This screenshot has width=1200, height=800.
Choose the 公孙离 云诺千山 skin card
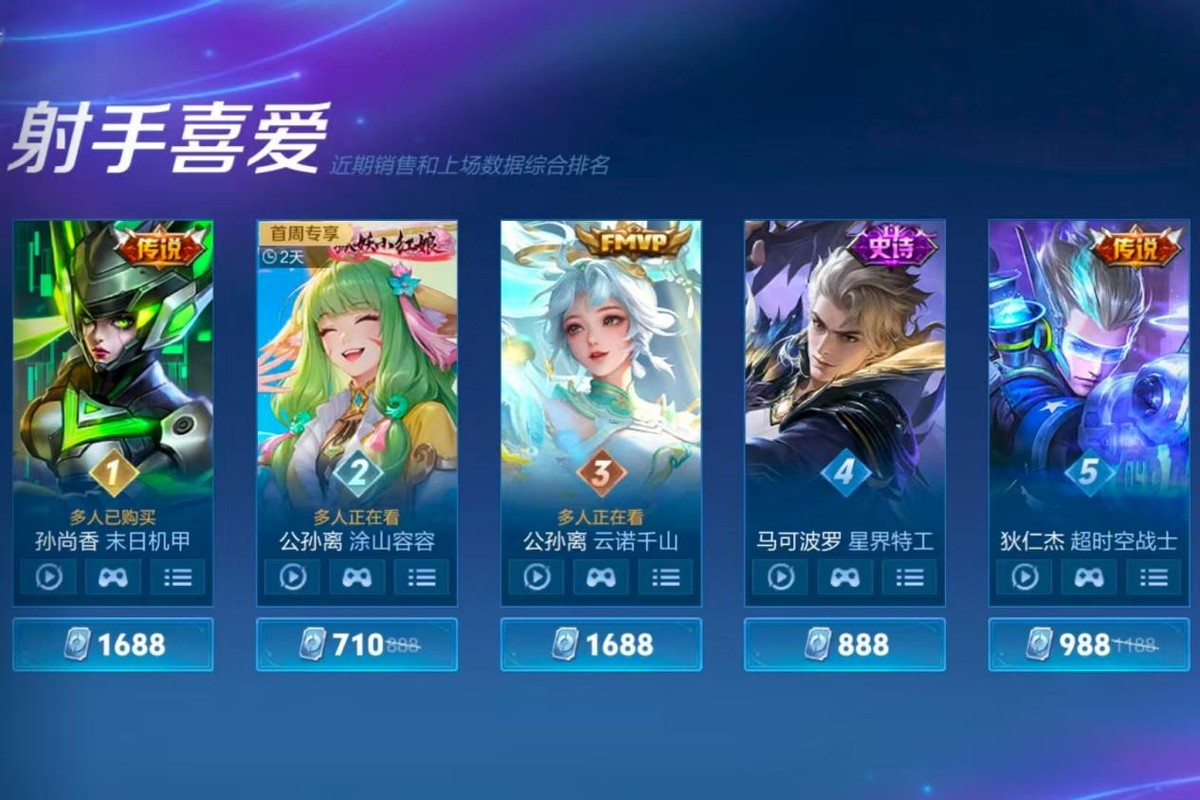pyautogui.click(x=600, y=360)
